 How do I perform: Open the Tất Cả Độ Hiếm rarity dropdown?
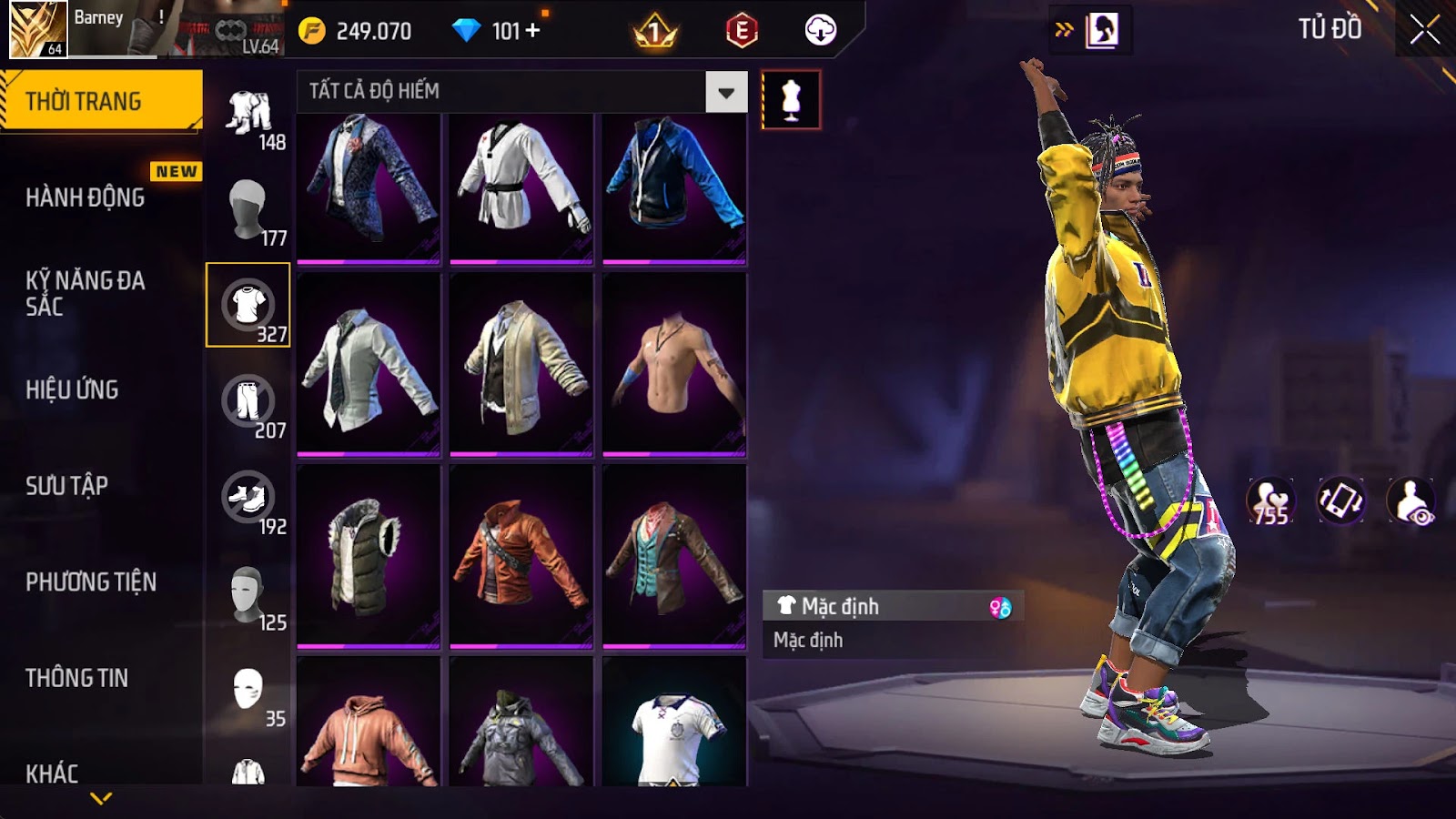tap(725, 92)
